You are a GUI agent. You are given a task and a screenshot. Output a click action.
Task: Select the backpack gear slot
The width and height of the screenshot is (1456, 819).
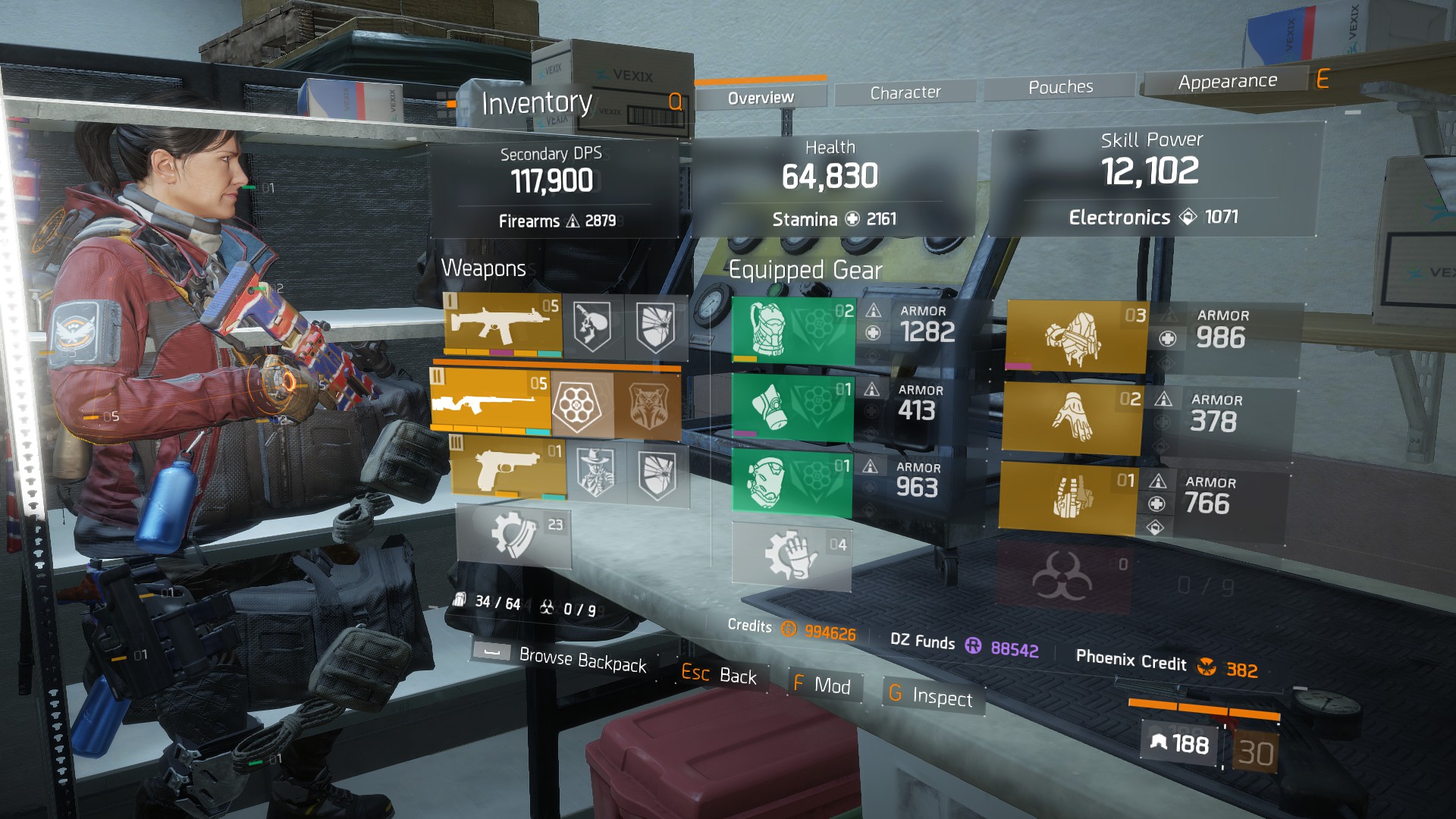pyautogui.click(x=1076, y=337)
